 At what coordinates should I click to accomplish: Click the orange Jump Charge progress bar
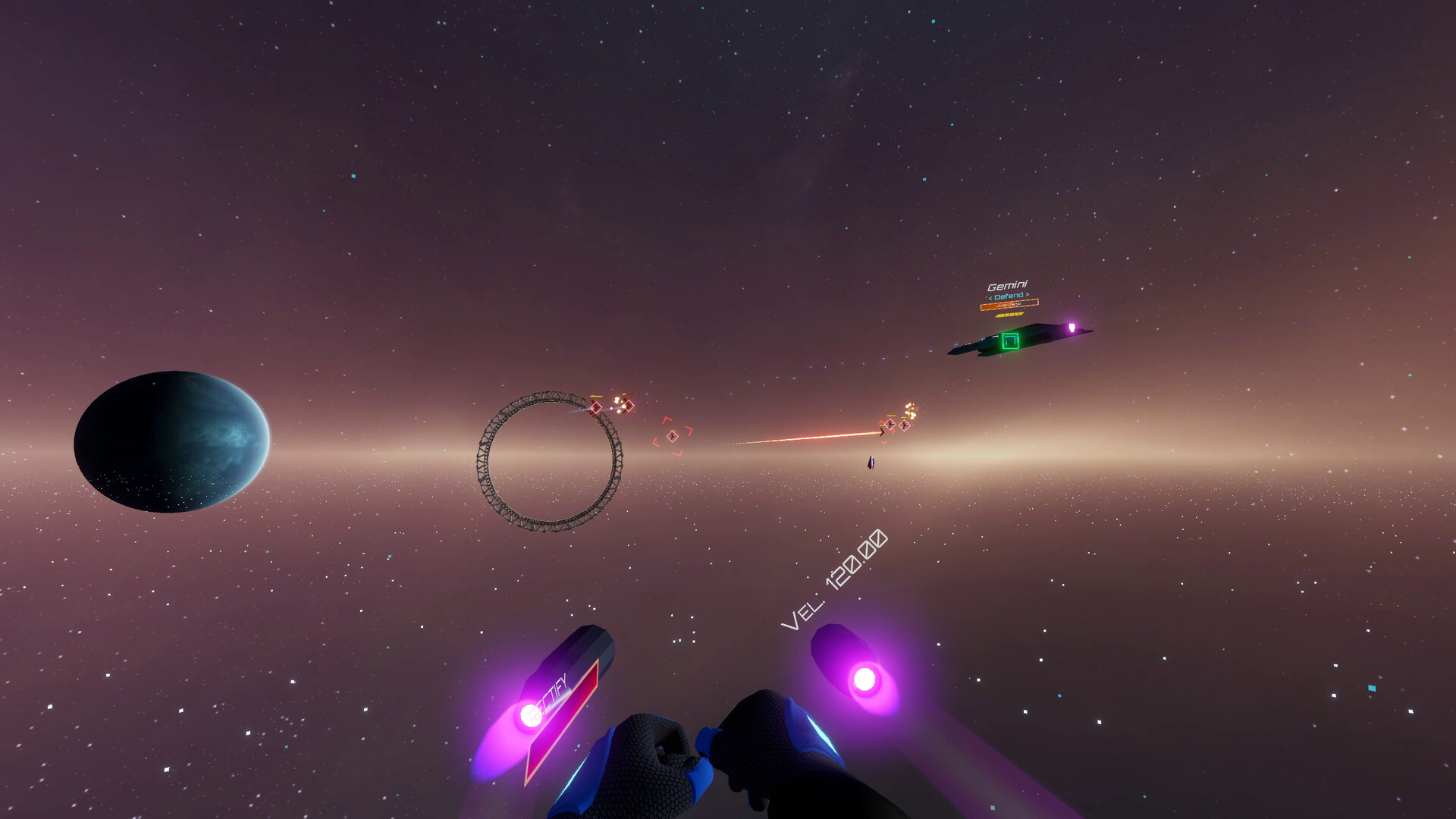click(x=1010, y=304)
